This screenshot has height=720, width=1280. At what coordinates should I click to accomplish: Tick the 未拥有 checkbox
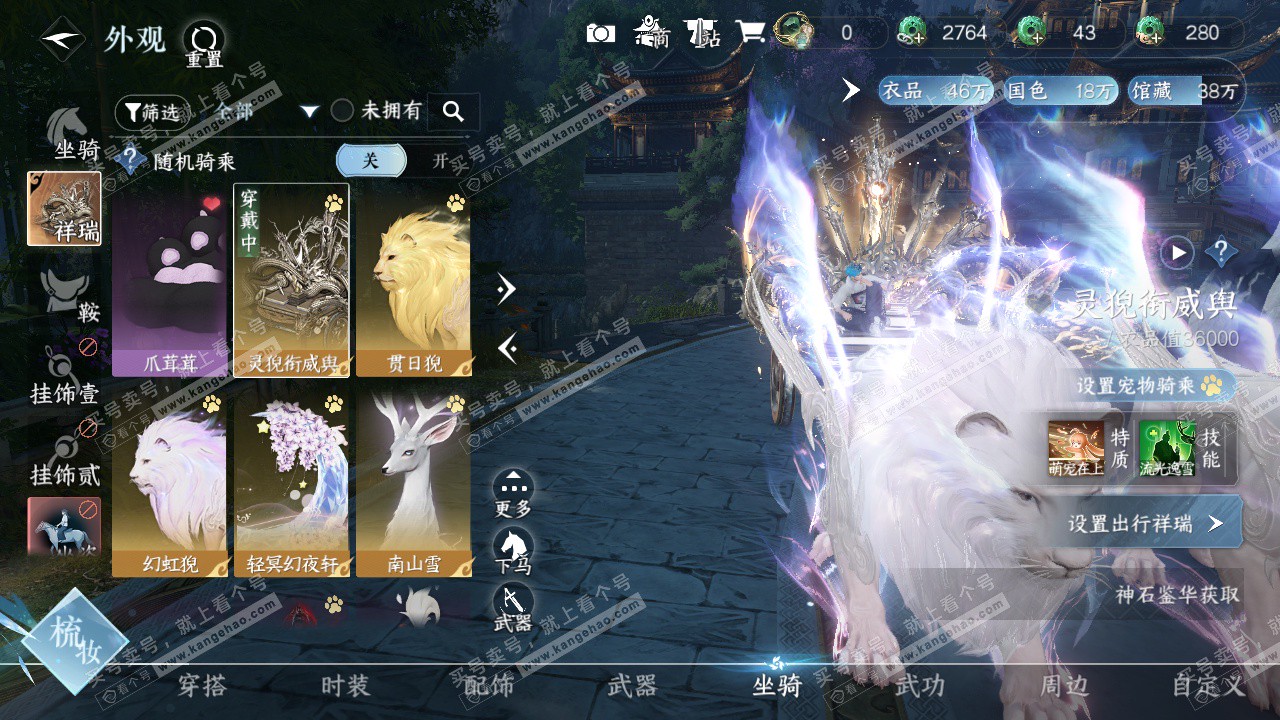(343, 111)
